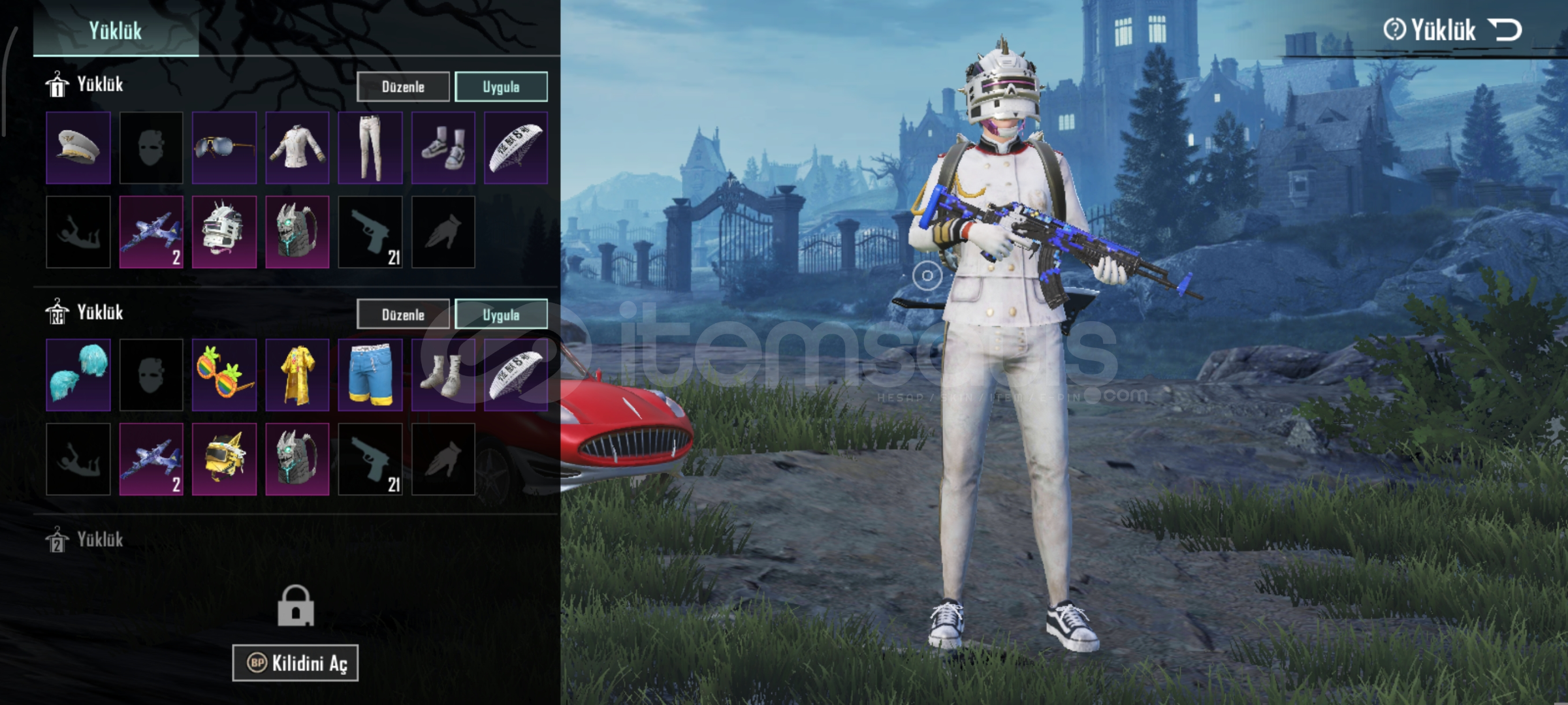Select the white uniform jacket slot
1568x705 pixels.
[x=297, y=148]
